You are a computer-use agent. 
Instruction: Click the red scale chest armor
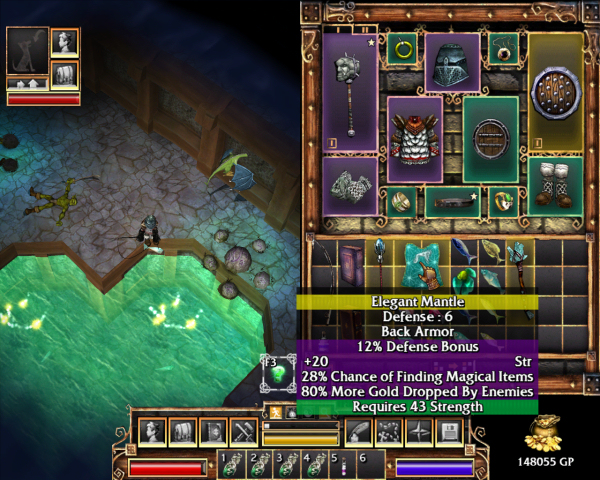click(x=414, y=139)
